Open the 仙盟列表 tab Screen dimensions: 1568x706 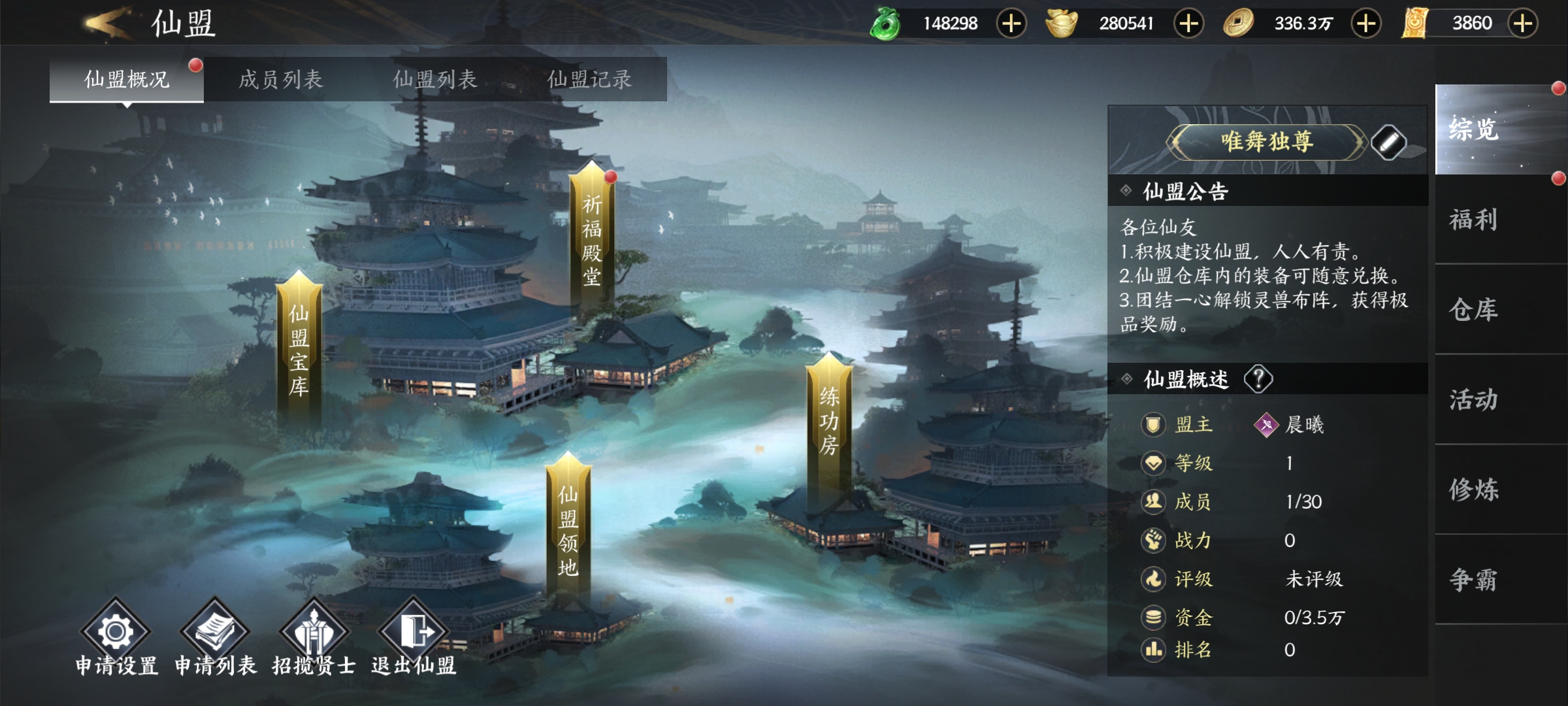(435, 80)
